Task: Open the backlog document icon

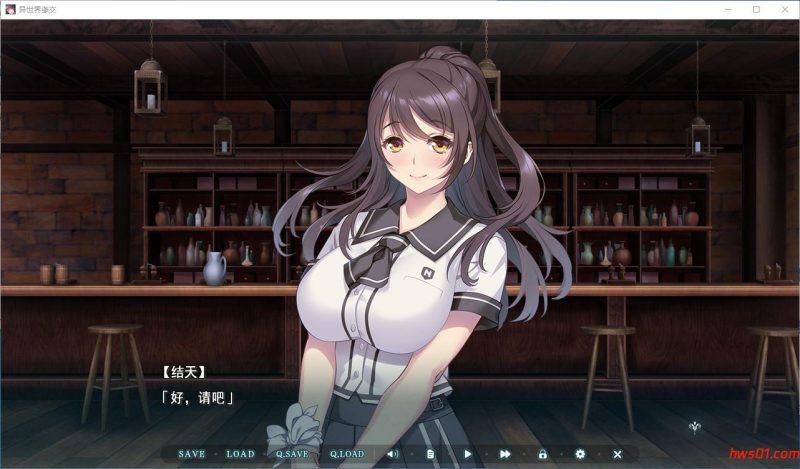Action: [x=431, y=454]
